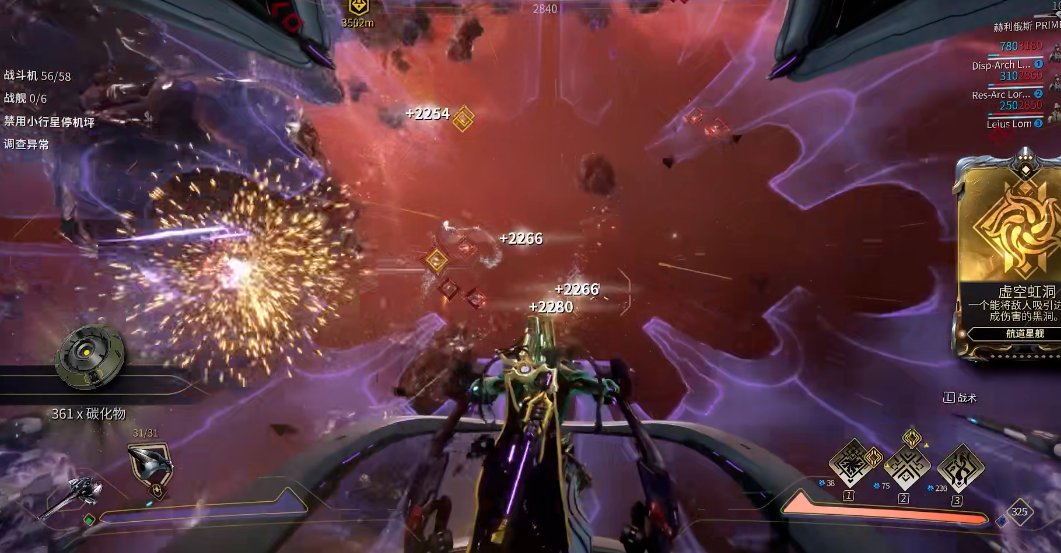Image resolution: width=1061 pixels, height=553 pixels.
Task: Select the railjack turret weapon icon
Action: pyautogui.click(x=70, y=496)
